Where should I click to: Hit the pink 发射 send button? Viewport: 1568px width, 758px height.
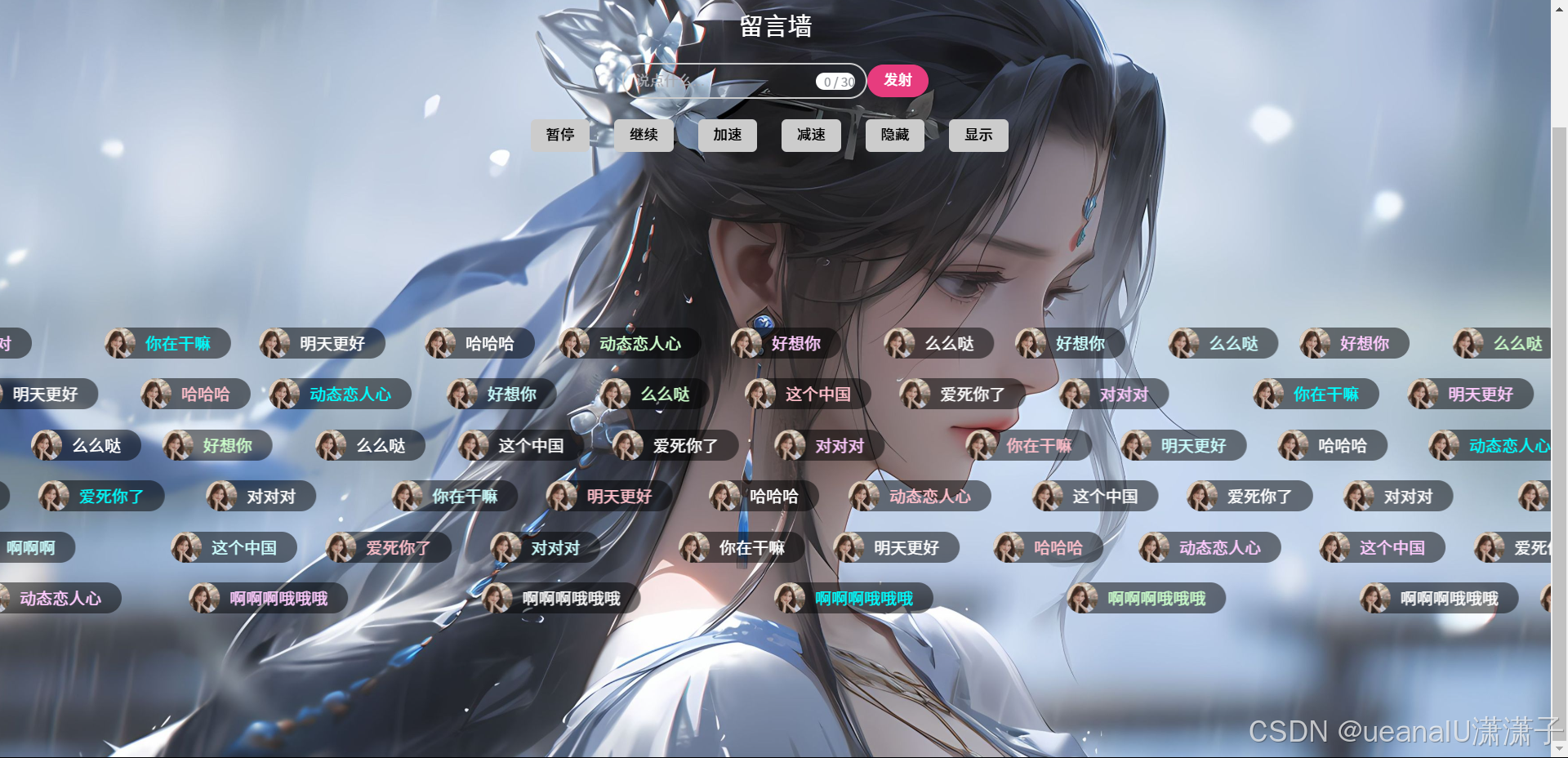pyautogui.click(x=898, y=80)
